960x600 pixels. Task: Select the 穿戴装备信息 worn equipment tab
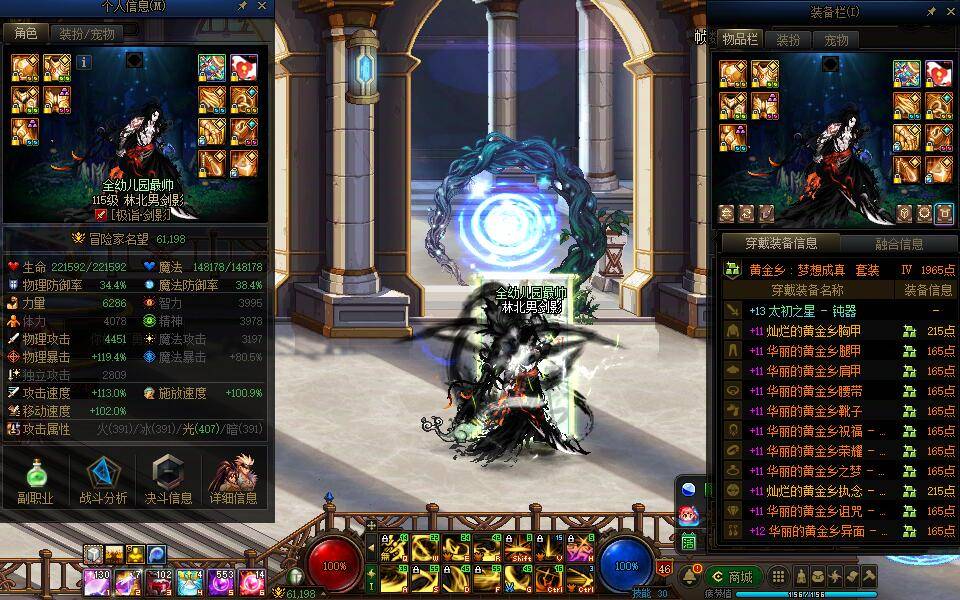[x=782, y=243]
